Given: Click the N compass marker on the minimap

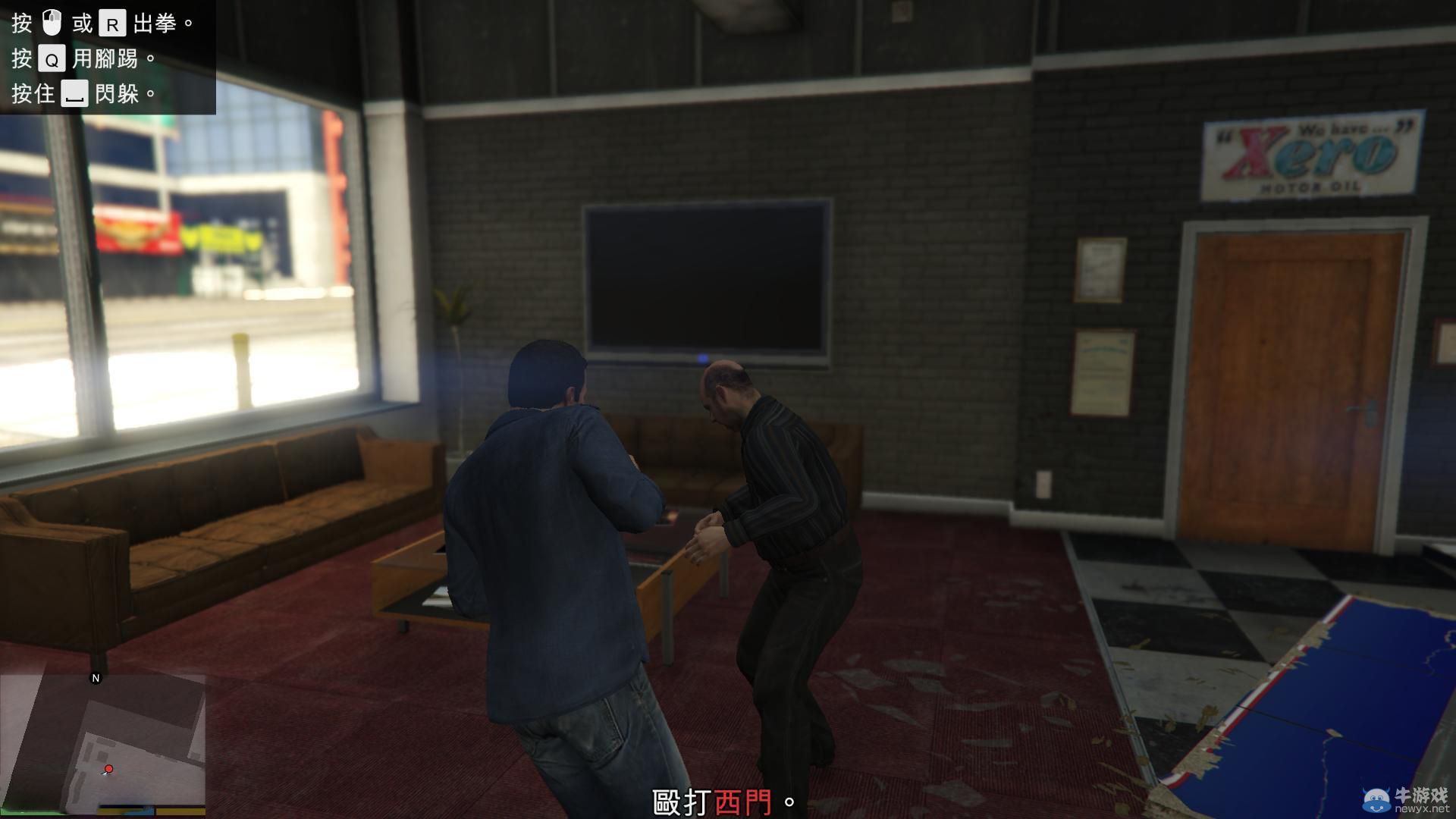Looking at the screenshot, I should pyautogui.click(x=96, y=677).
